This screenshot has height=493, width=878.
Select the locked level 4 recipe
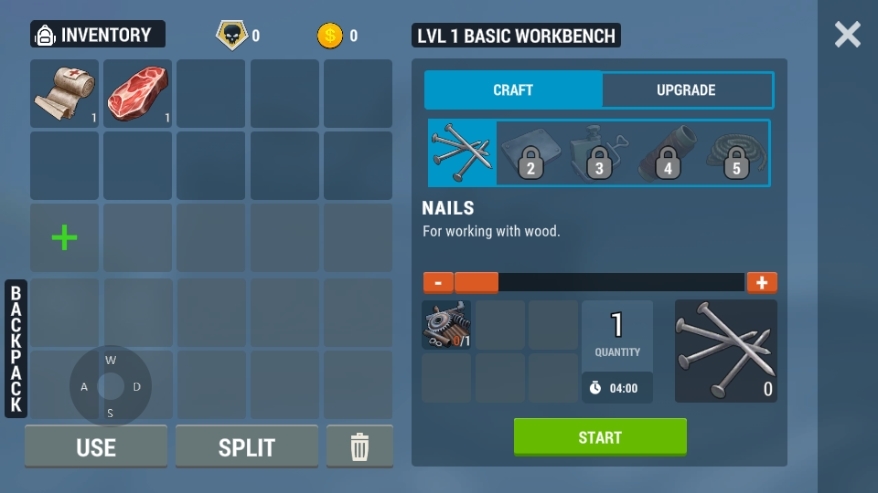click(x=666, y=153)
